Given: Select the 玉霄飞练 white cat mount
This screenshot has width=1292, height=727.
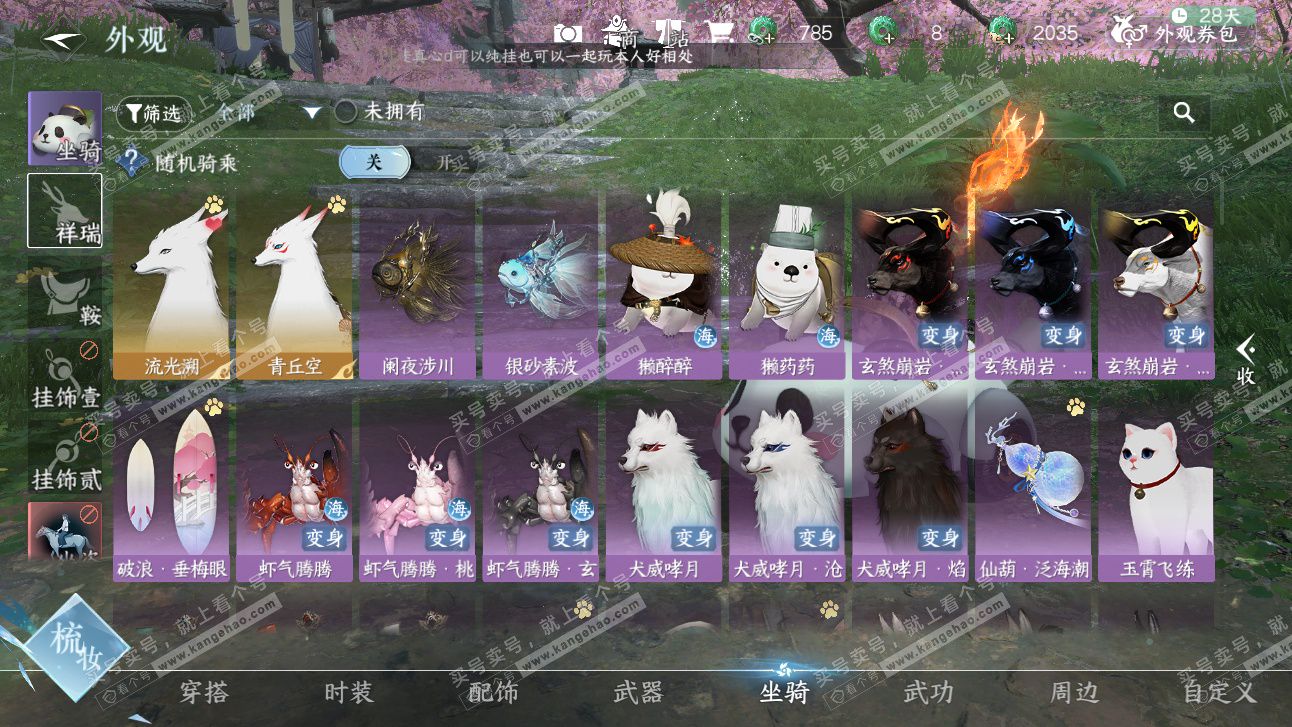Looking at the screenshot, I should coord(1158,488).
